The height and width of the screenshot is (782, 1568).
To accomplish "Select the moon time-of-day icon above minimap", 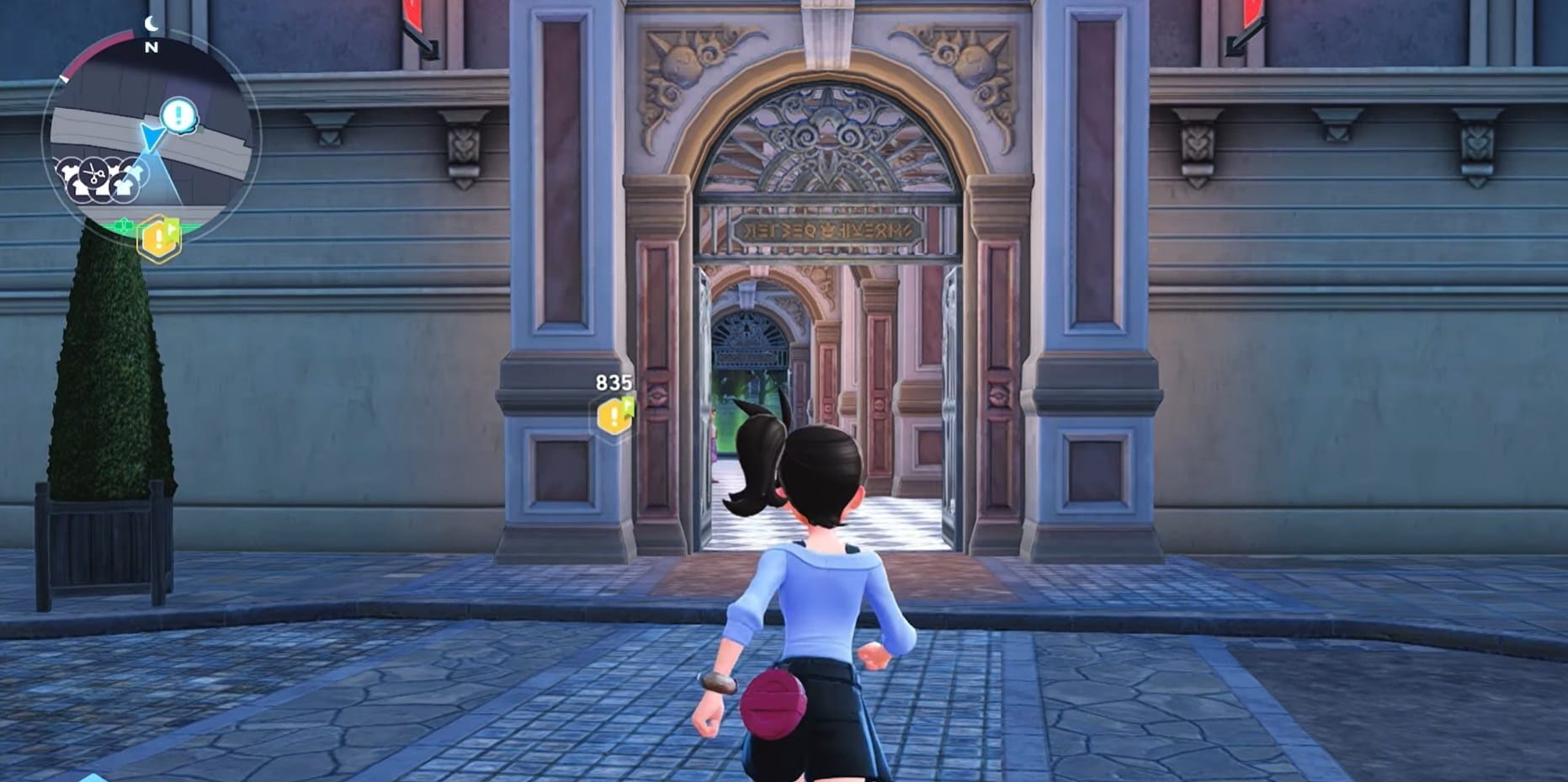I will pyautogui.click(x=151, y=23).
